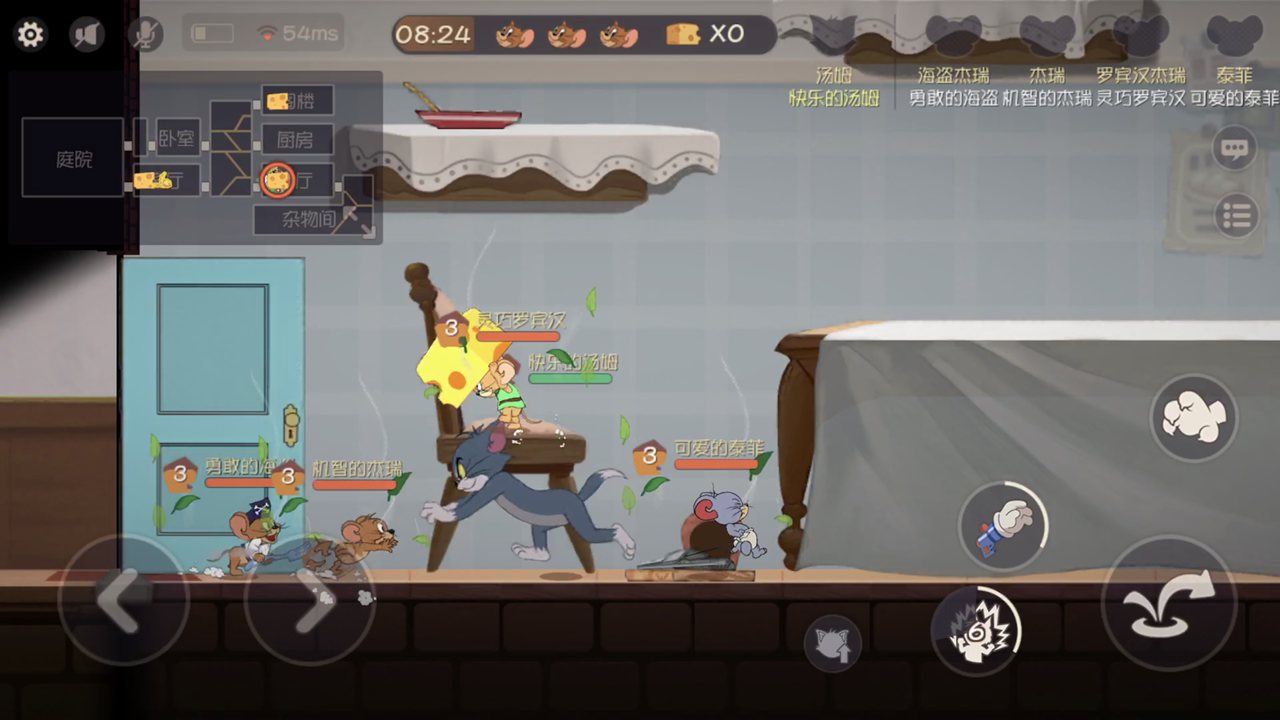This screenshot has height=720, width=1280.
Task: Tap the jump arrow button
Action: tap(1168, 603)
